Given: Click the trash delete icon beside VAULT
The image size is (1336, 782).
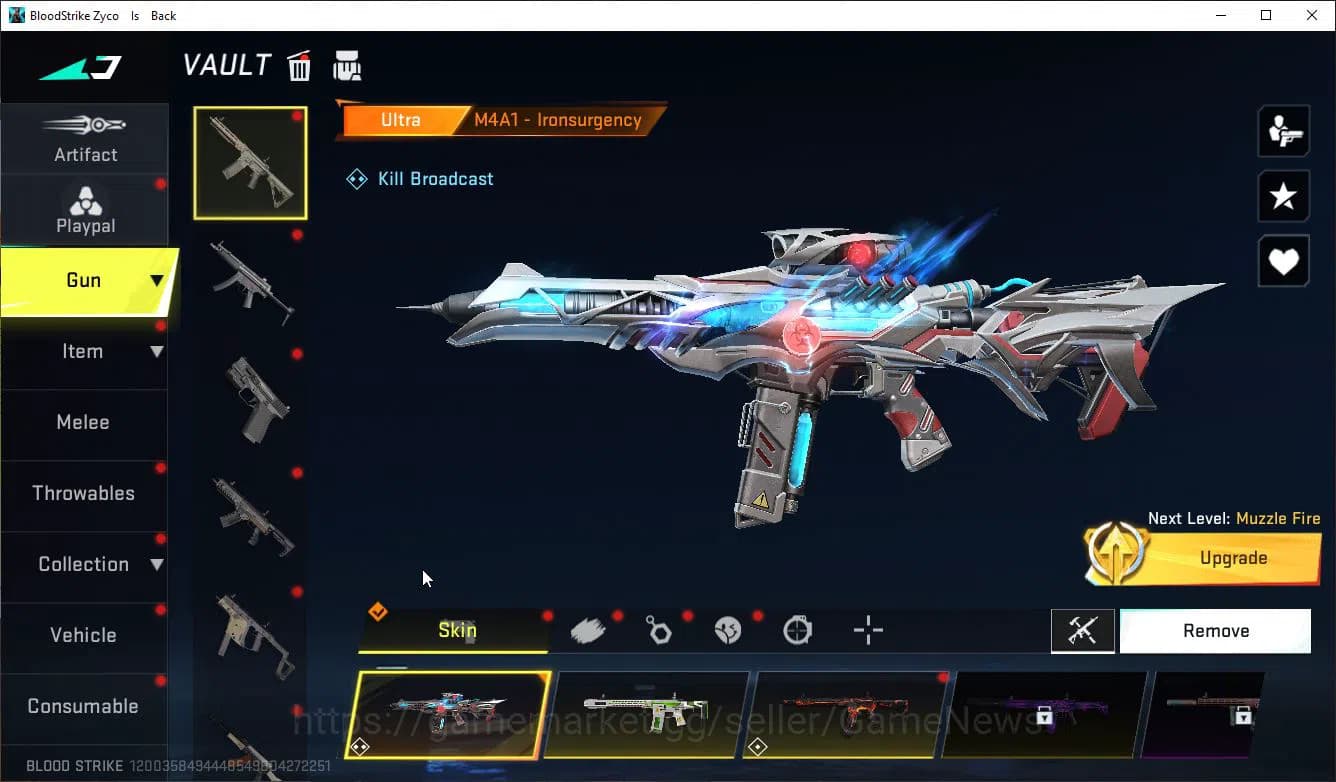Looking at the screenshot, I should [x=299, y=65].
